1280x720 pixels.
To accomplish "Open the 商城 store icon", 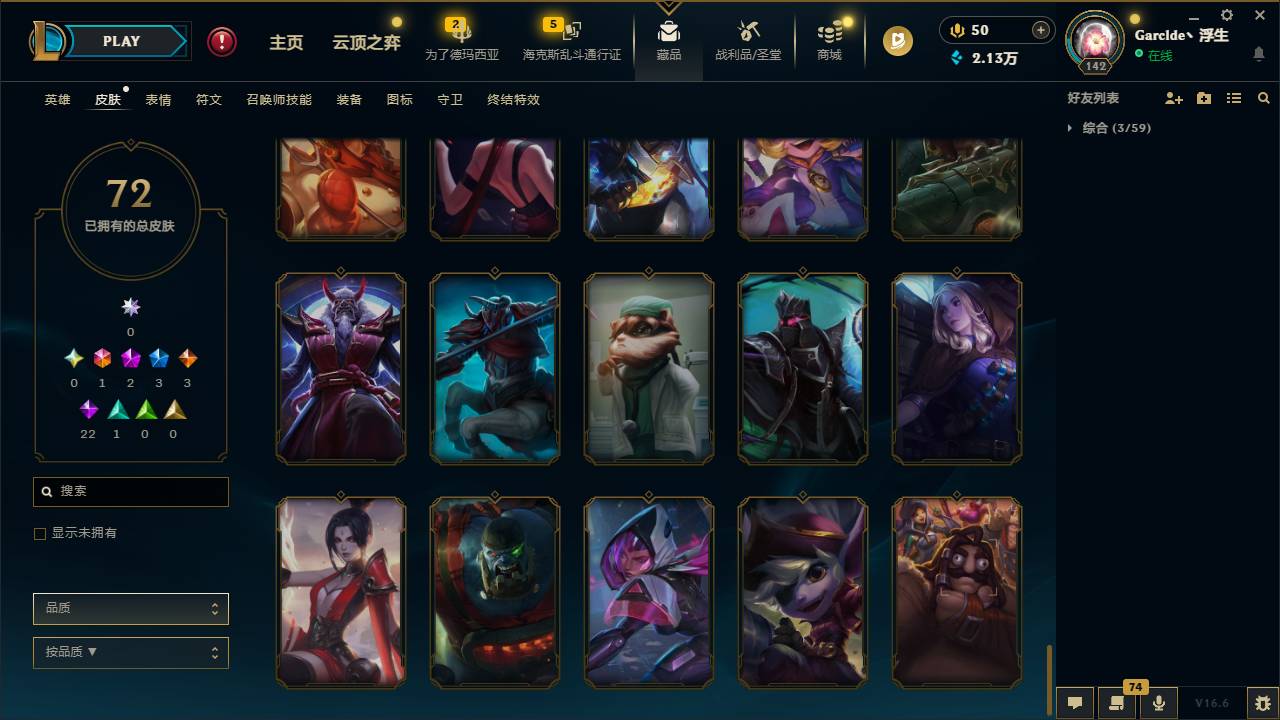I will (x=829, y=40).
